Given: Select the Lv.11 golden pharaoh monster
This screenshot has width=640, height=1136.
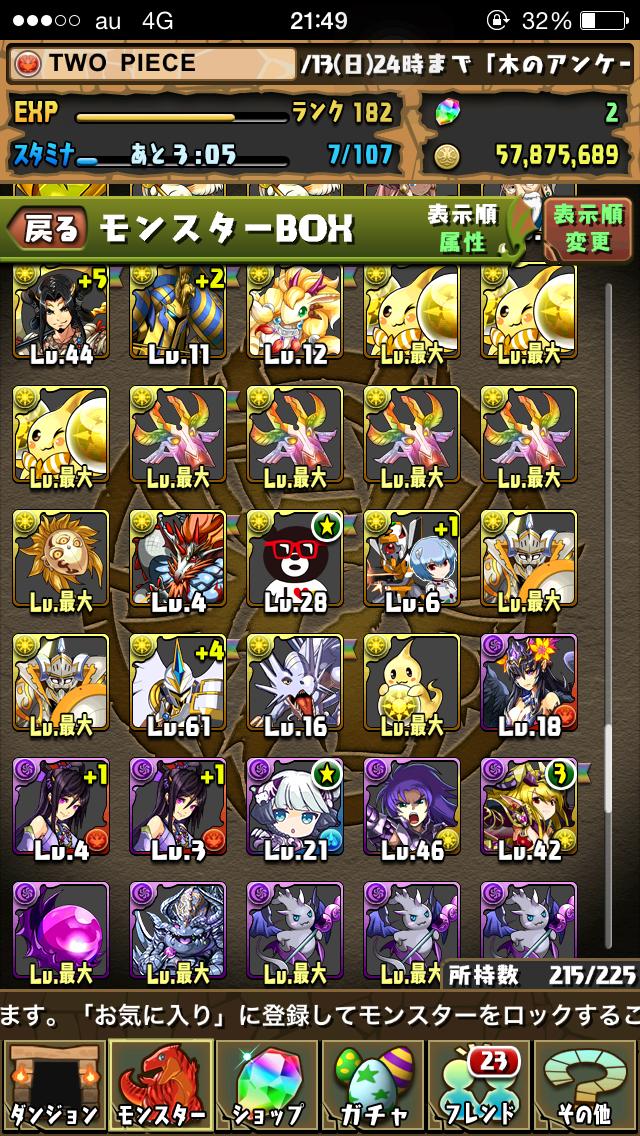Looking at the screenshot, I should click(x=178, y=315).
